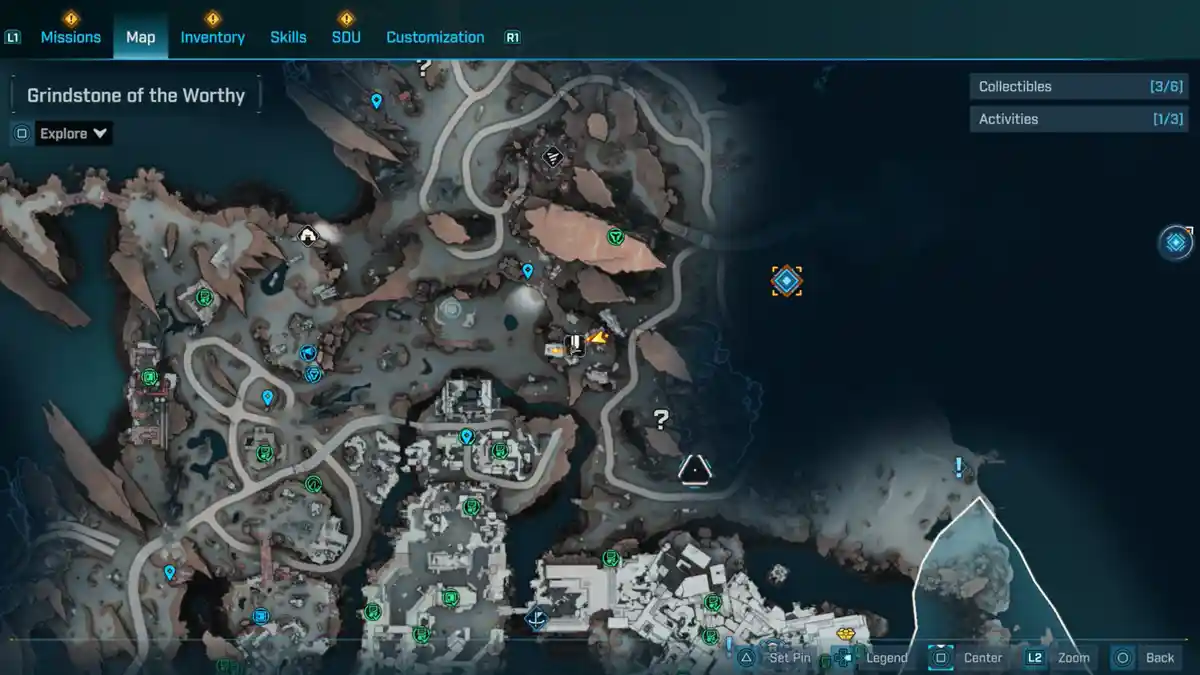This screenshot has height=675, width=1200.
Task: Go Back from the map
Action: click(1159, 657)
